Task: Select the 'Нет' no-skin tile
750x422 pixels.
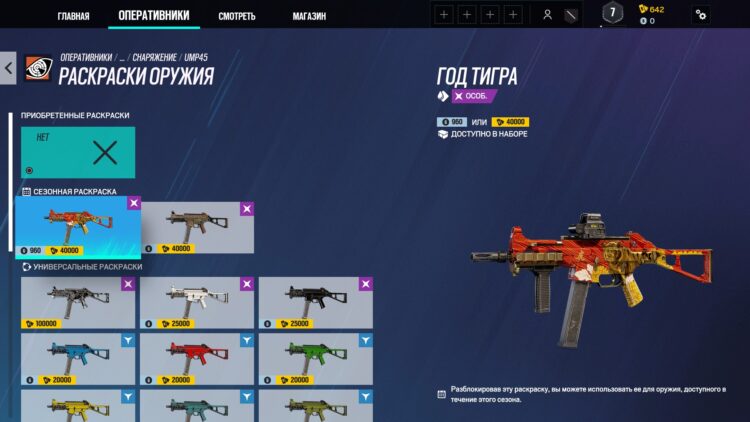Action: coord(78,152)
